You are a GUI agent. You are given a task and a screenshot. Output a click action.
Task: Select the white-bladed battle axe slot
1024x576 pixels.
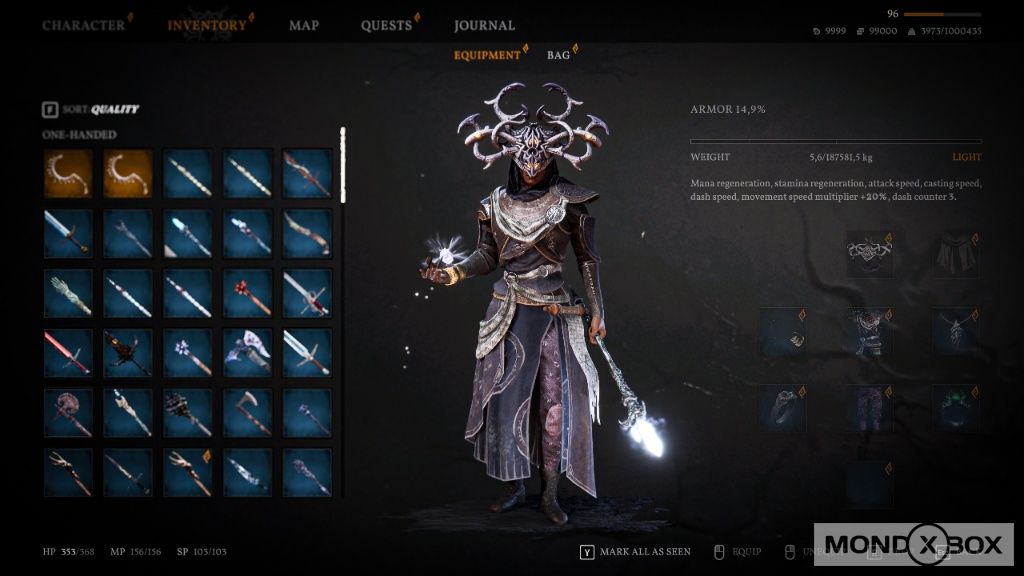[247, 353]
